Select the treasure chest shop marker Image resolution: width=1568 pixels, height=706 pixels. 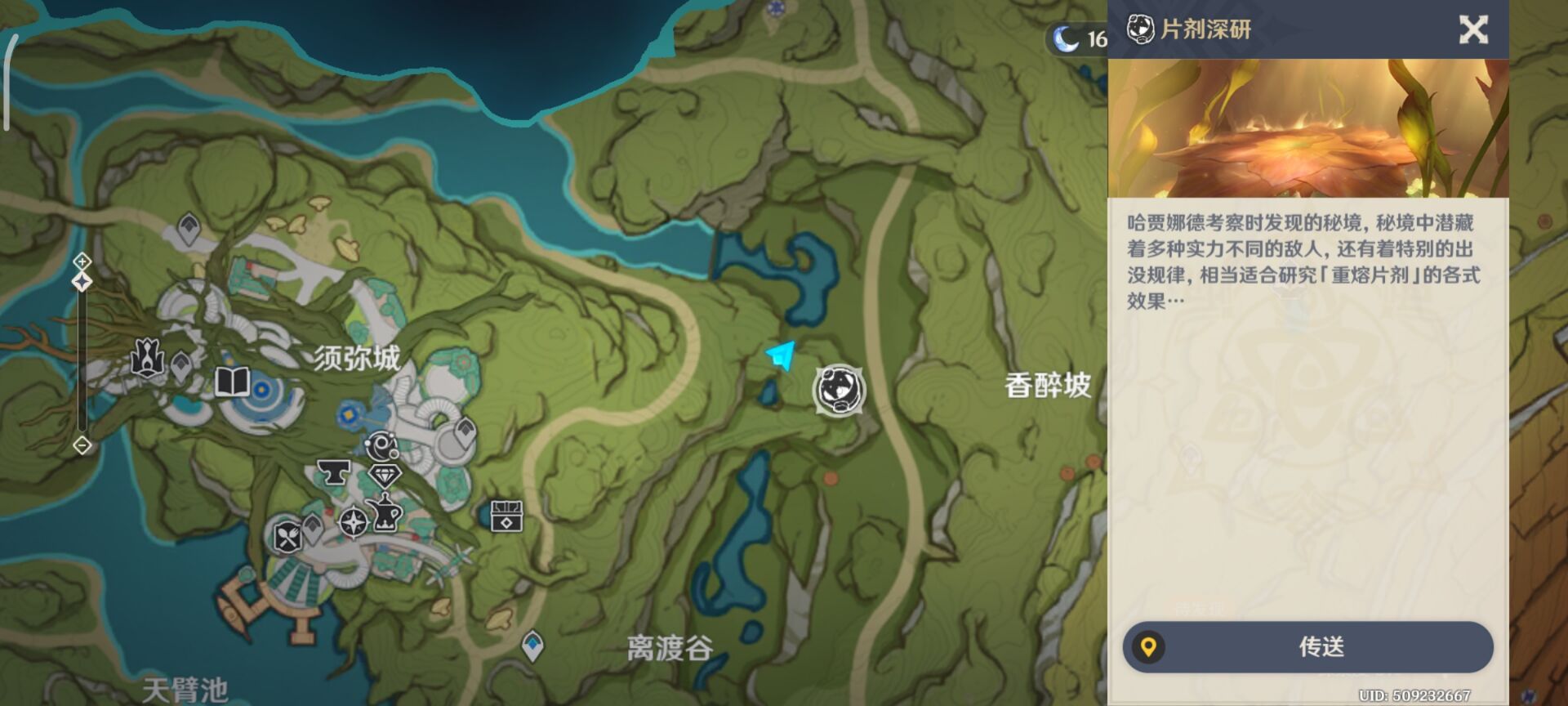(506, 516)
